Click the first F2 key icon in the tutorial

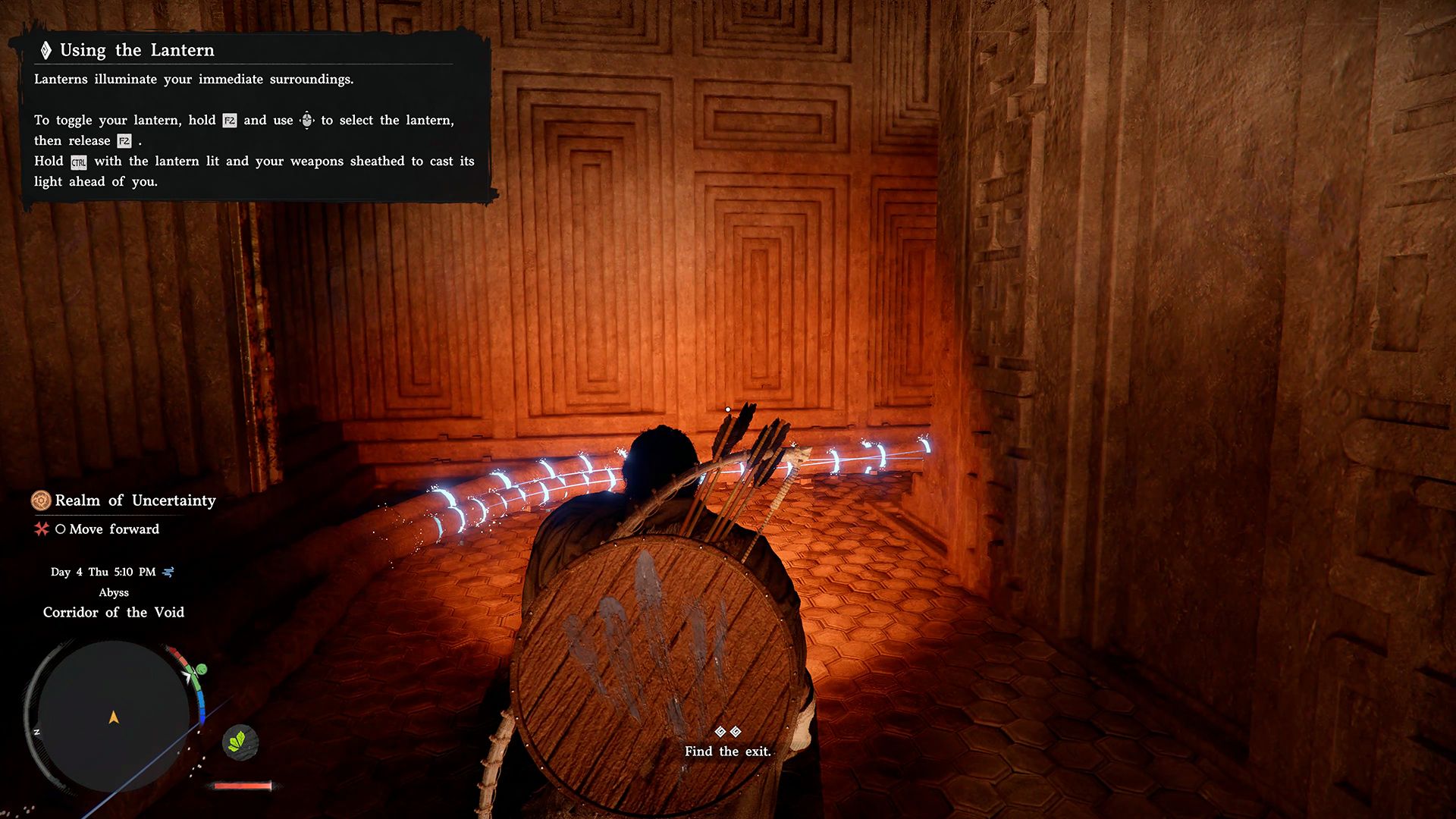(229, 120)
